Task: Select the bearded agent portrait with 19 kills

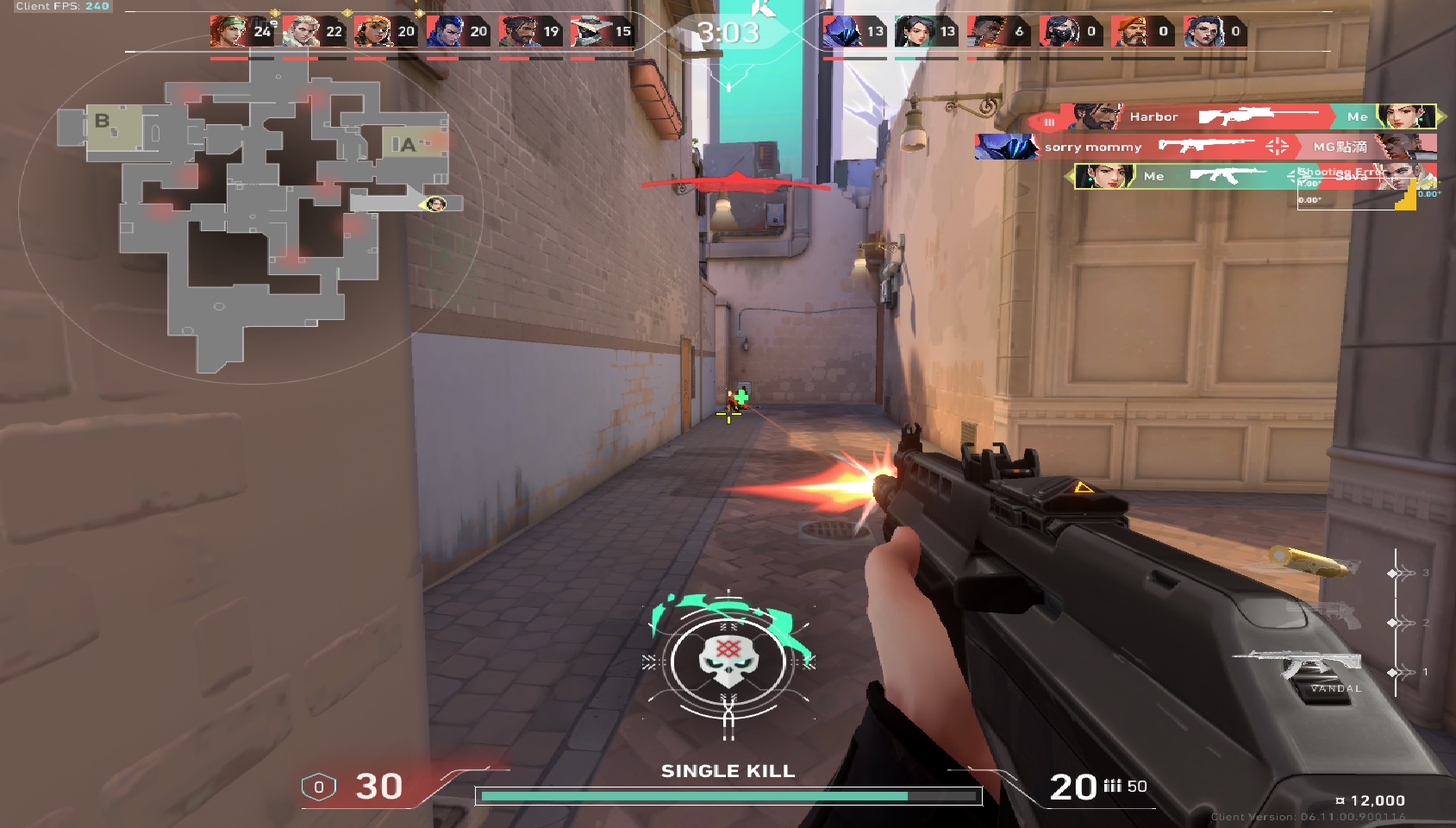Action: point(517,32)
